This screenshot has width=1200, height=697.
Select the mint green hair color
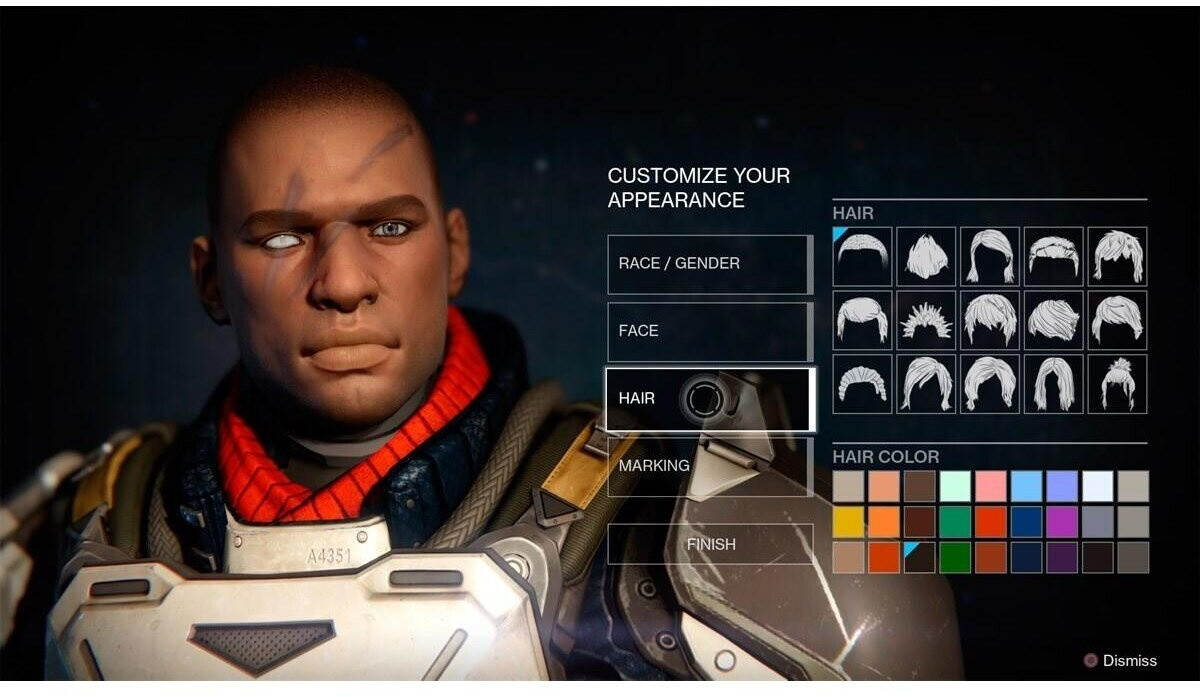[x=955, y=486]
